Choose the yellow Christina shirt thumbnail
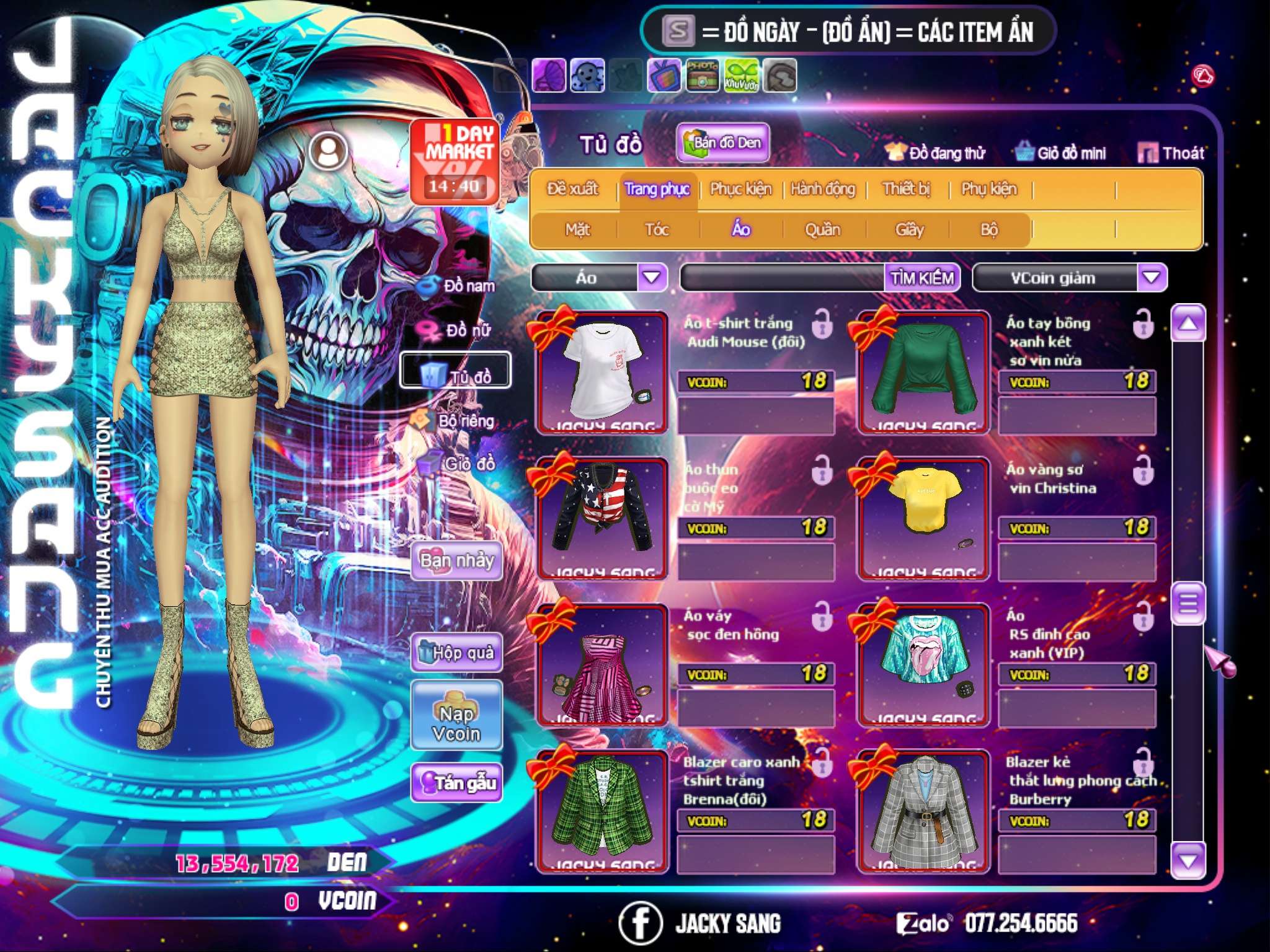 pyautogui.click(x=924, y=518)
